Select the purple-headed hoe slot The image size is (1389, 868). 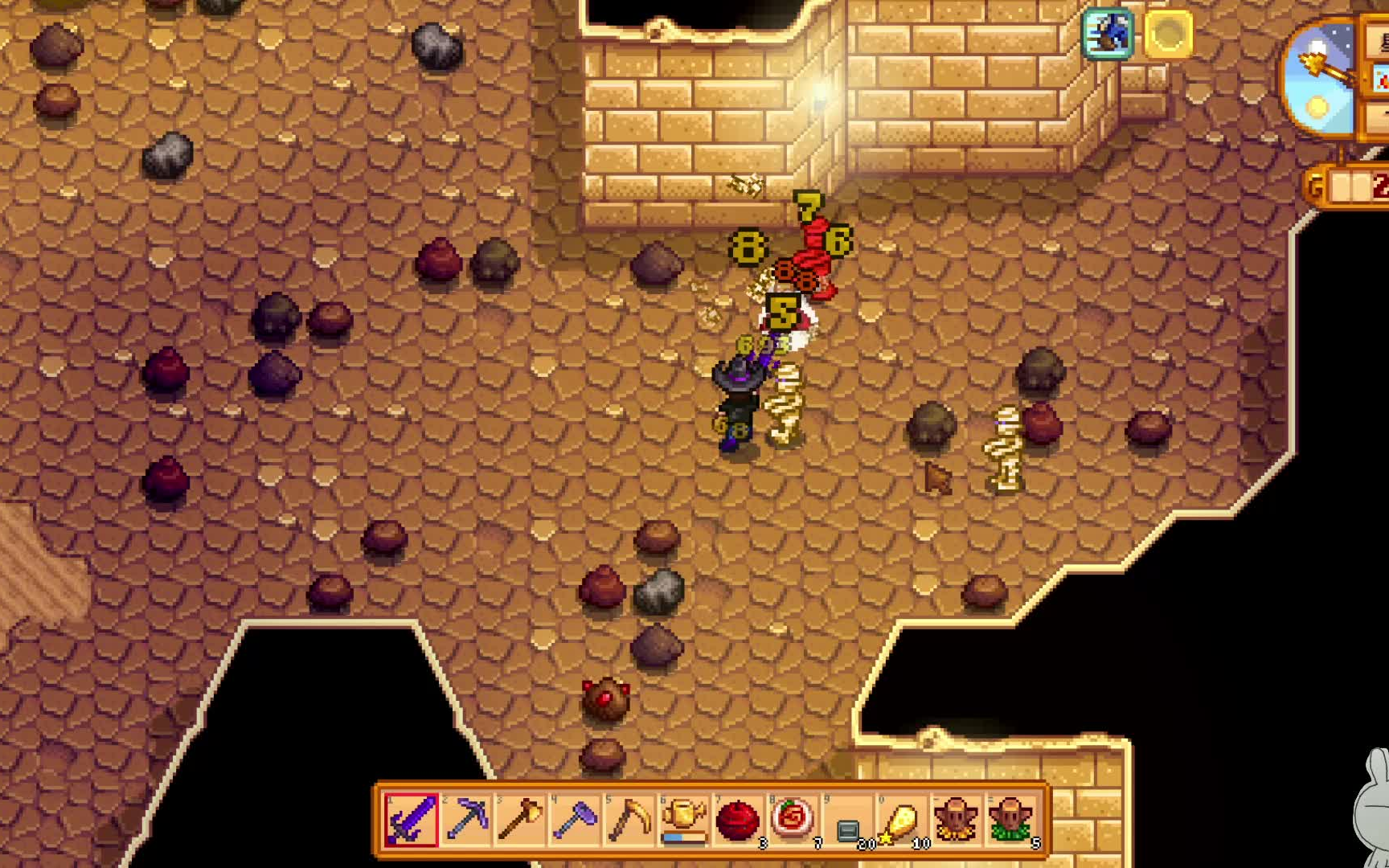pos(576,820)
